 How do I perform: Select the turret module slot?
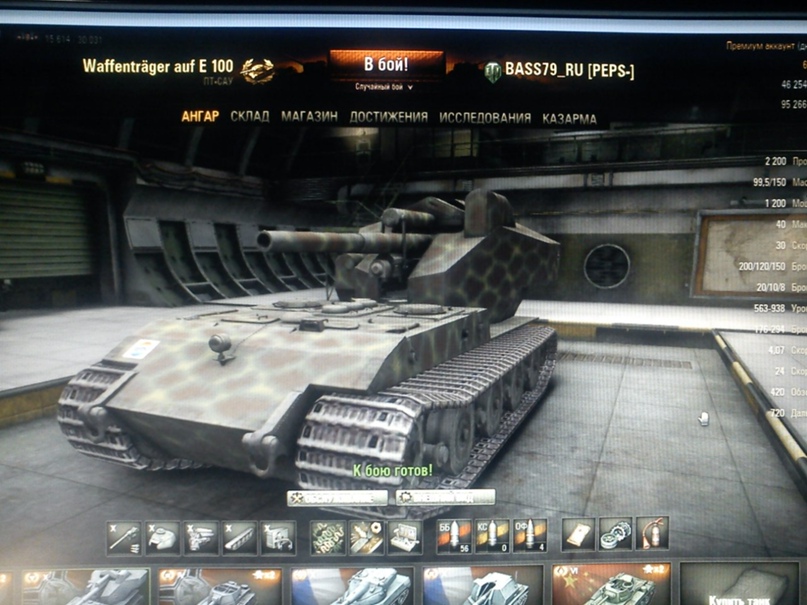pyautogui.click(x=162, y=538)
